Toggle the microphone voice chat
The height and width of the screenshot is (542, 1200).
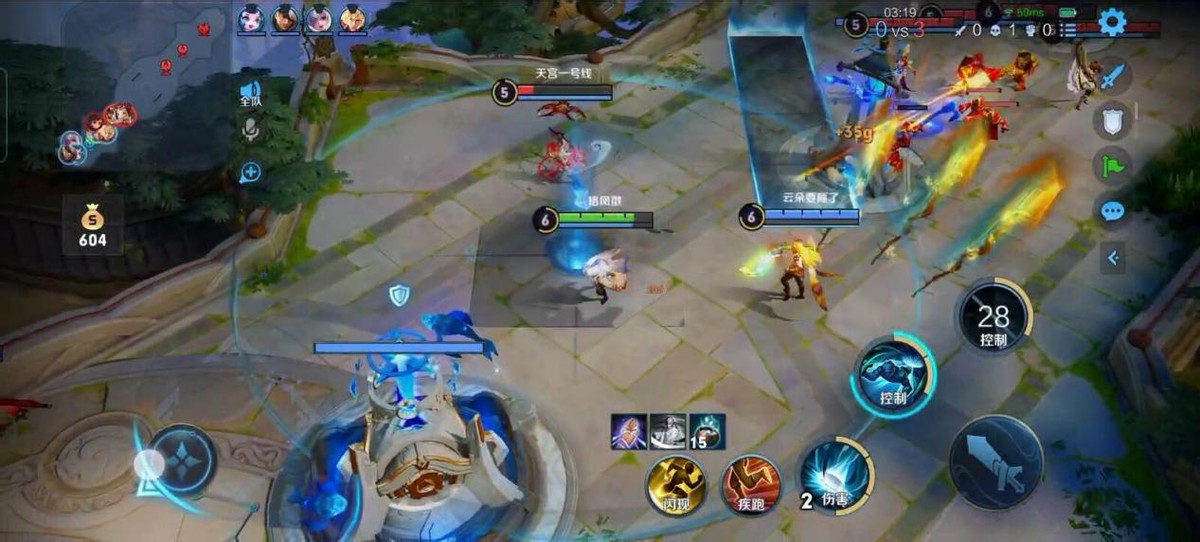tap(250, 129)
